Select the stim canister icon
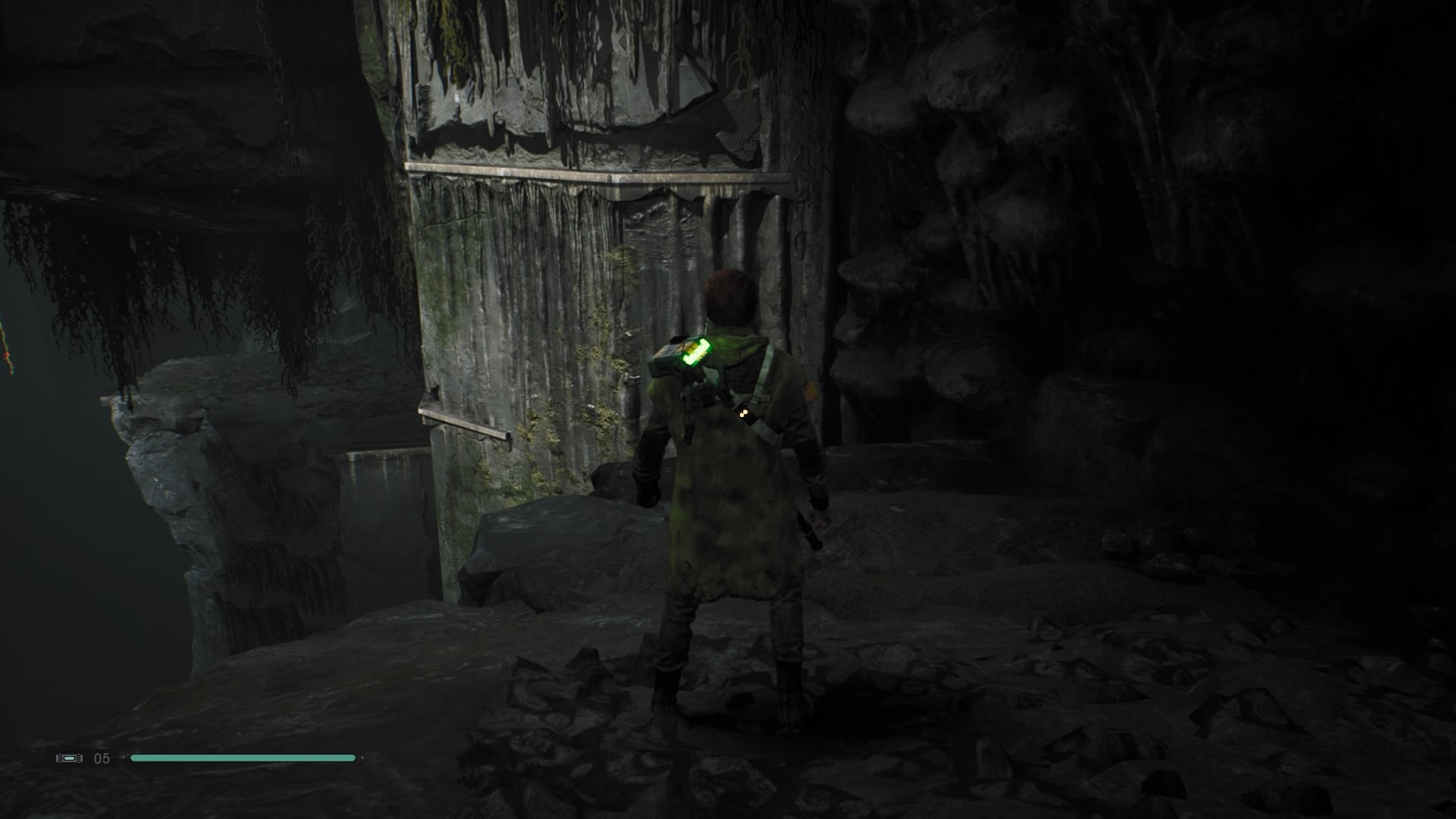 tap(69, 758)
